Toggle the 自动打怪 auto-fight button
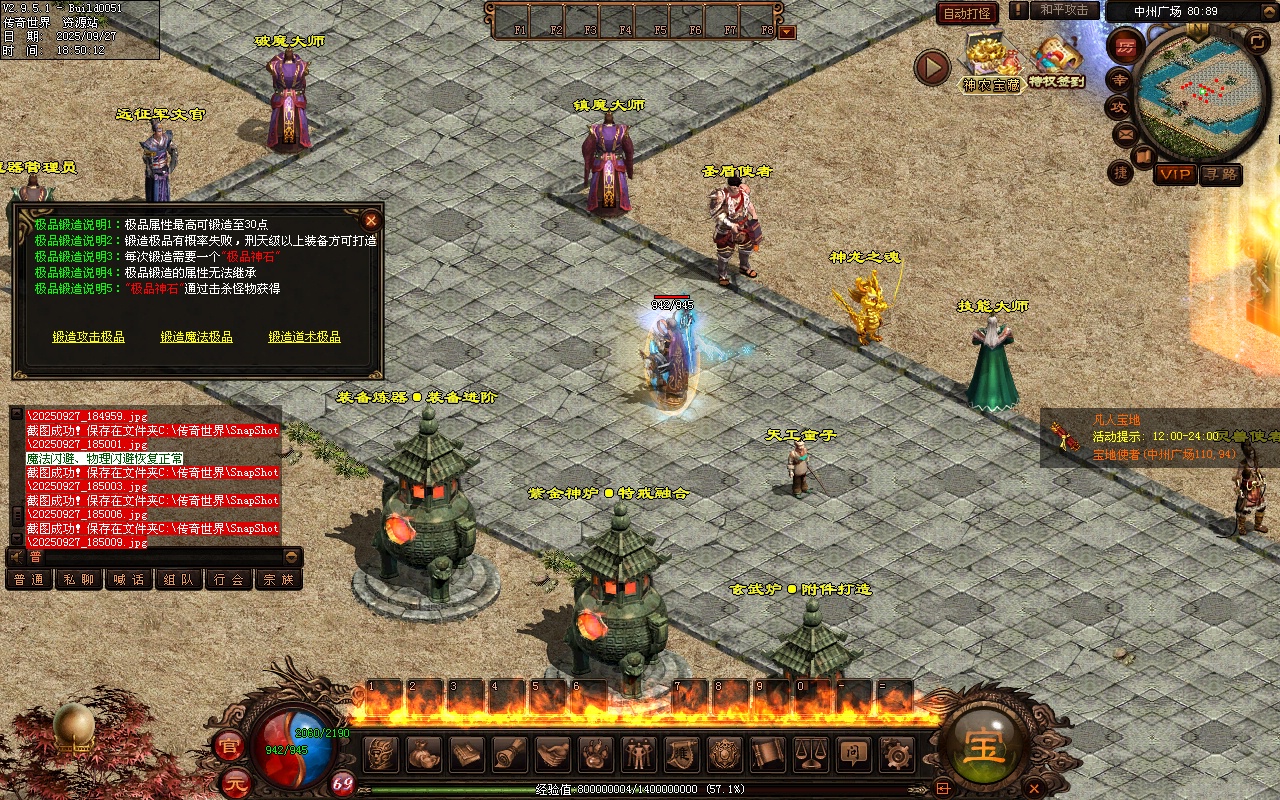The width and height of the screenshot is (1280, 800). tap(967, 13)
